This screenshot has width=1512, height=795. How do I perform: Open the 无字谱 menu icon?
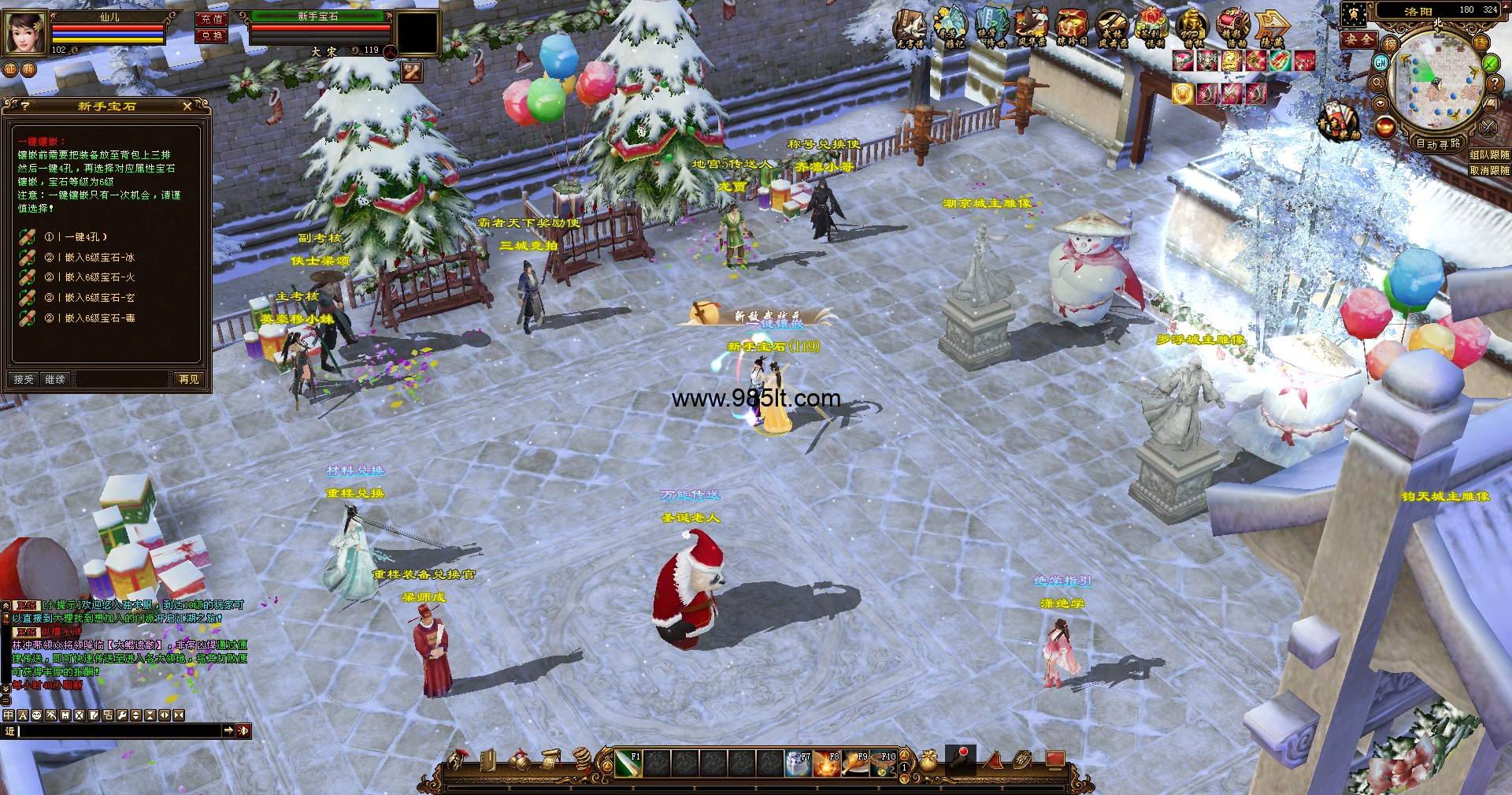coord(910,28)
